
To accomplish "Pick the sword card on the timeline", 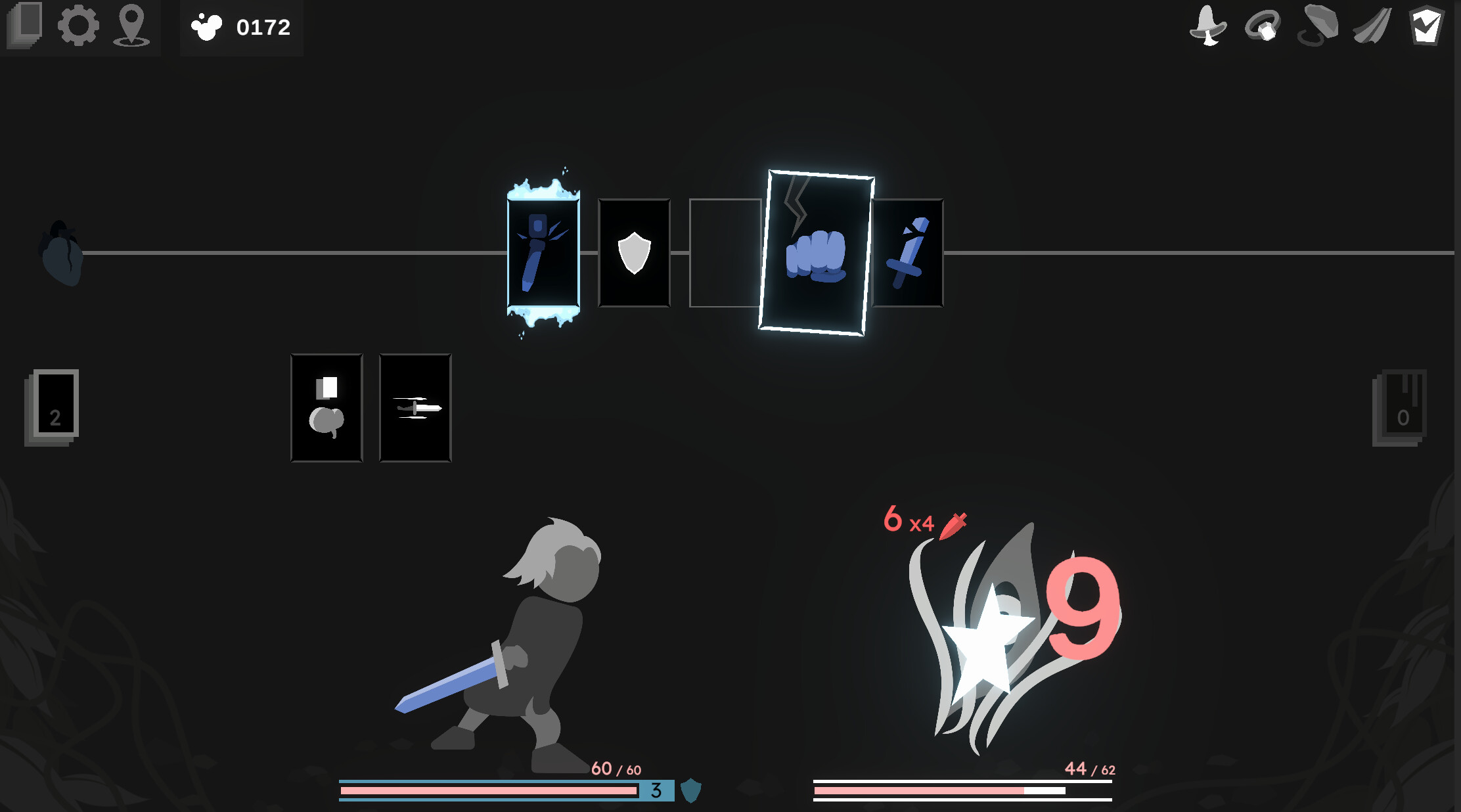I will [909, 252].
